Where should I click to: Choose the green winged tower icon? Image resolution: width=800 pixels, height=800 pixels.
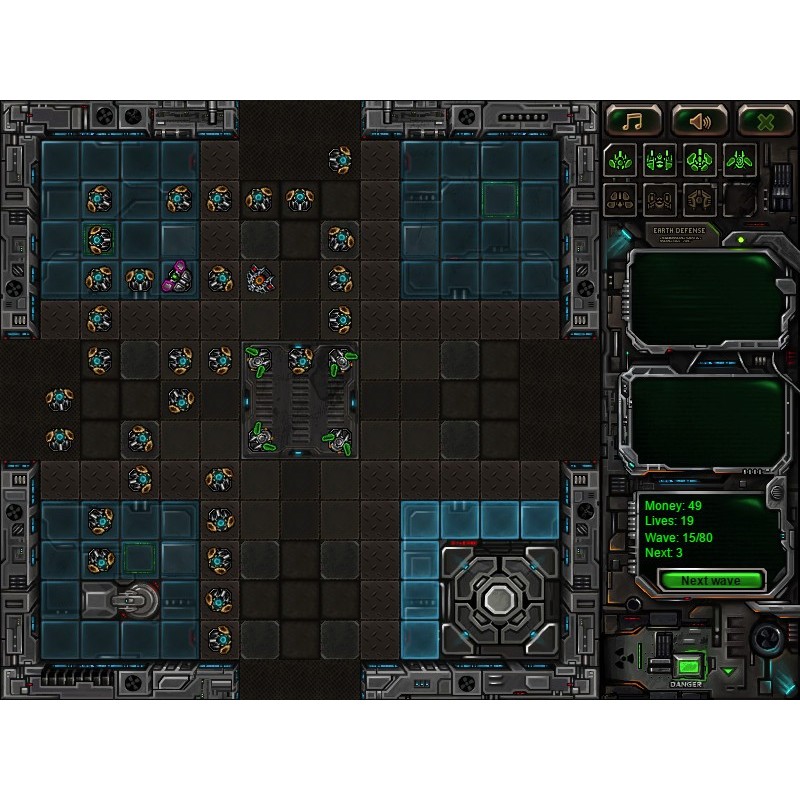pos(739,159)
